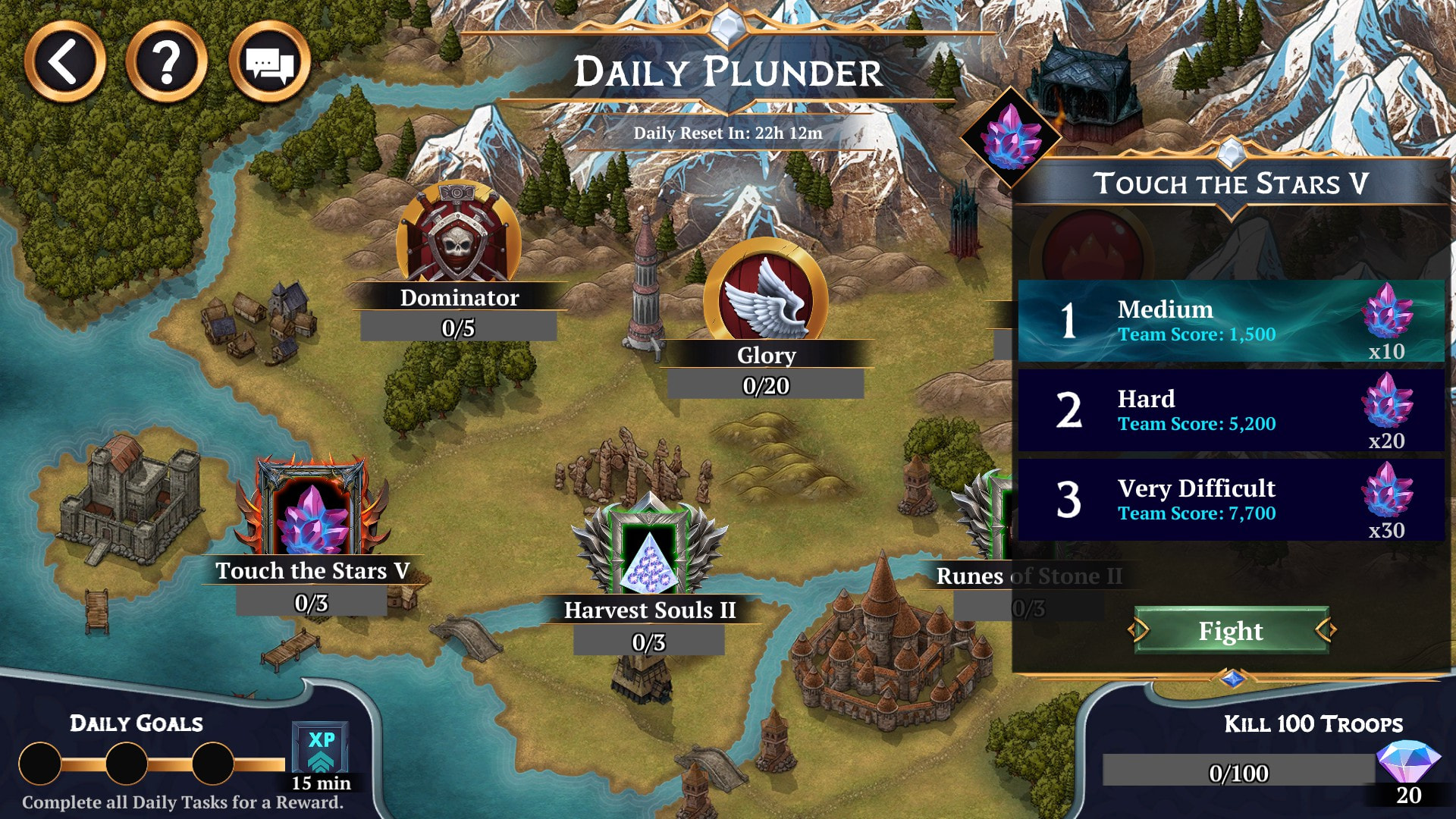
Task: Open the chat speech bubble button
Action: (x=269, y=62)
